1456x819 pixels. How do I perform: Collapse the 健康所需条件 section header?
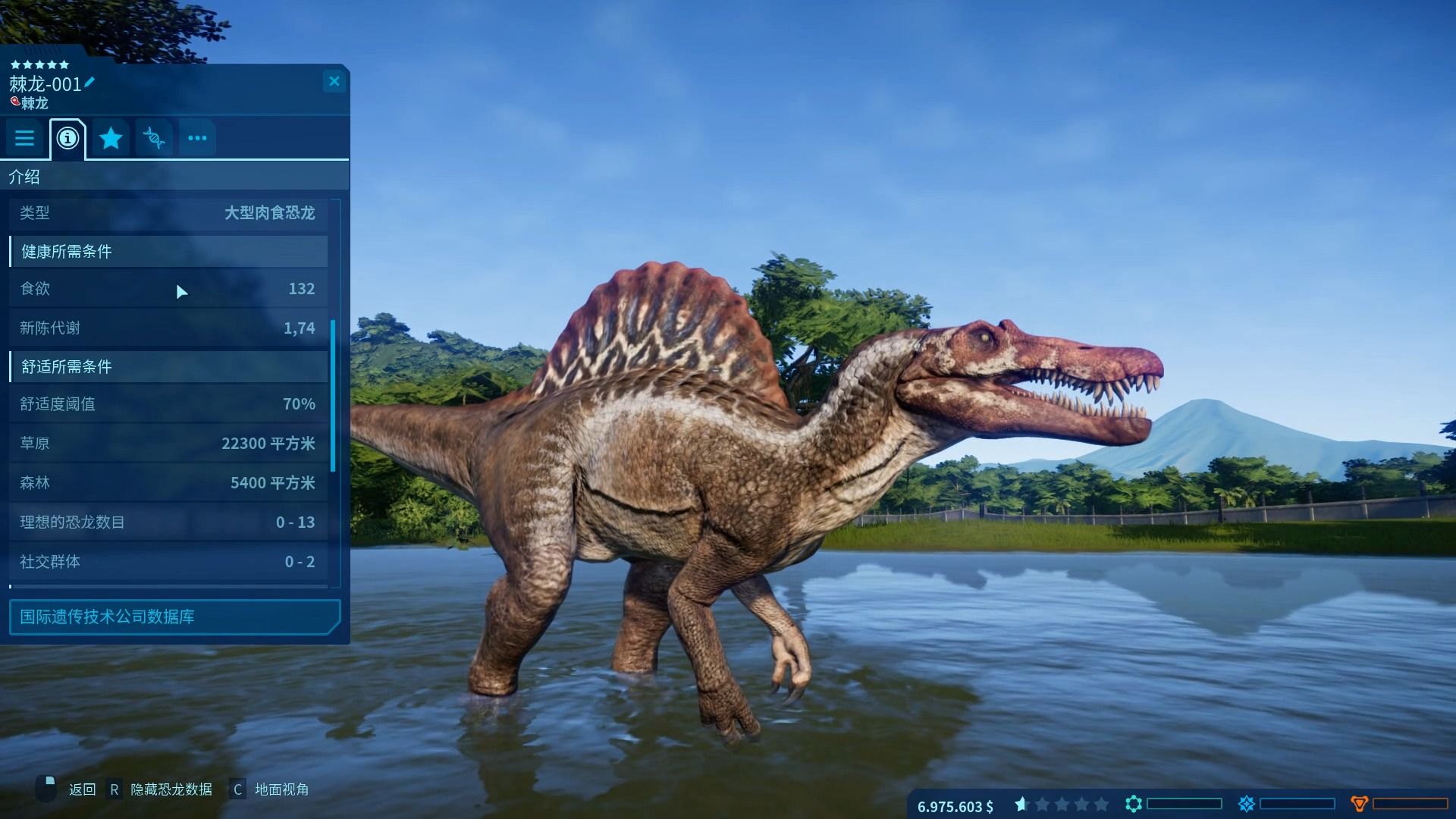168,252
